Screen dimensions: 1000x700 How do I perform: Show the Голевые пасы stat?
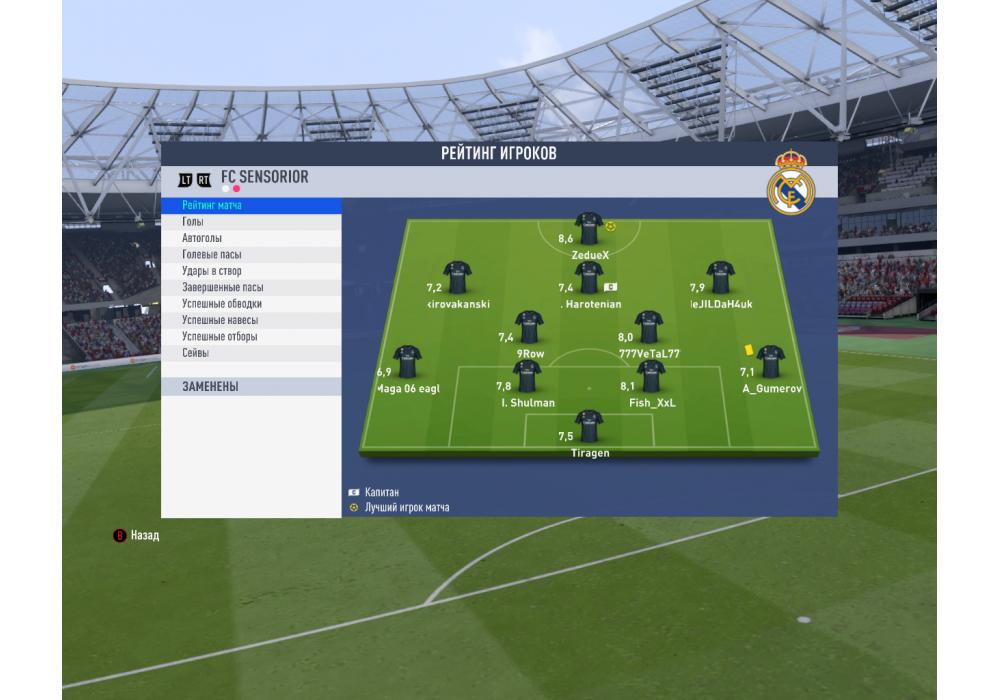pos(250,255)
